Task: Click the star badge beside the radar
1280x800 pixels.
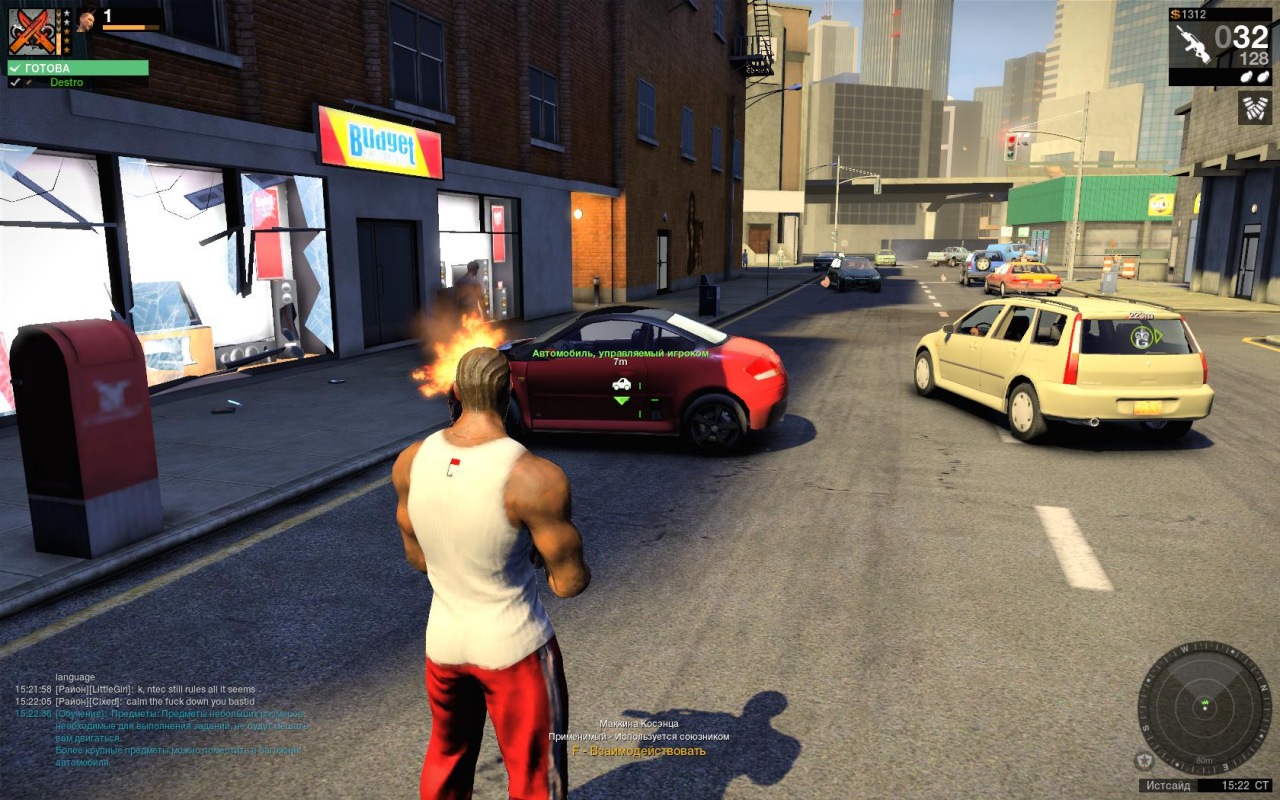Action: (1145, 761)
